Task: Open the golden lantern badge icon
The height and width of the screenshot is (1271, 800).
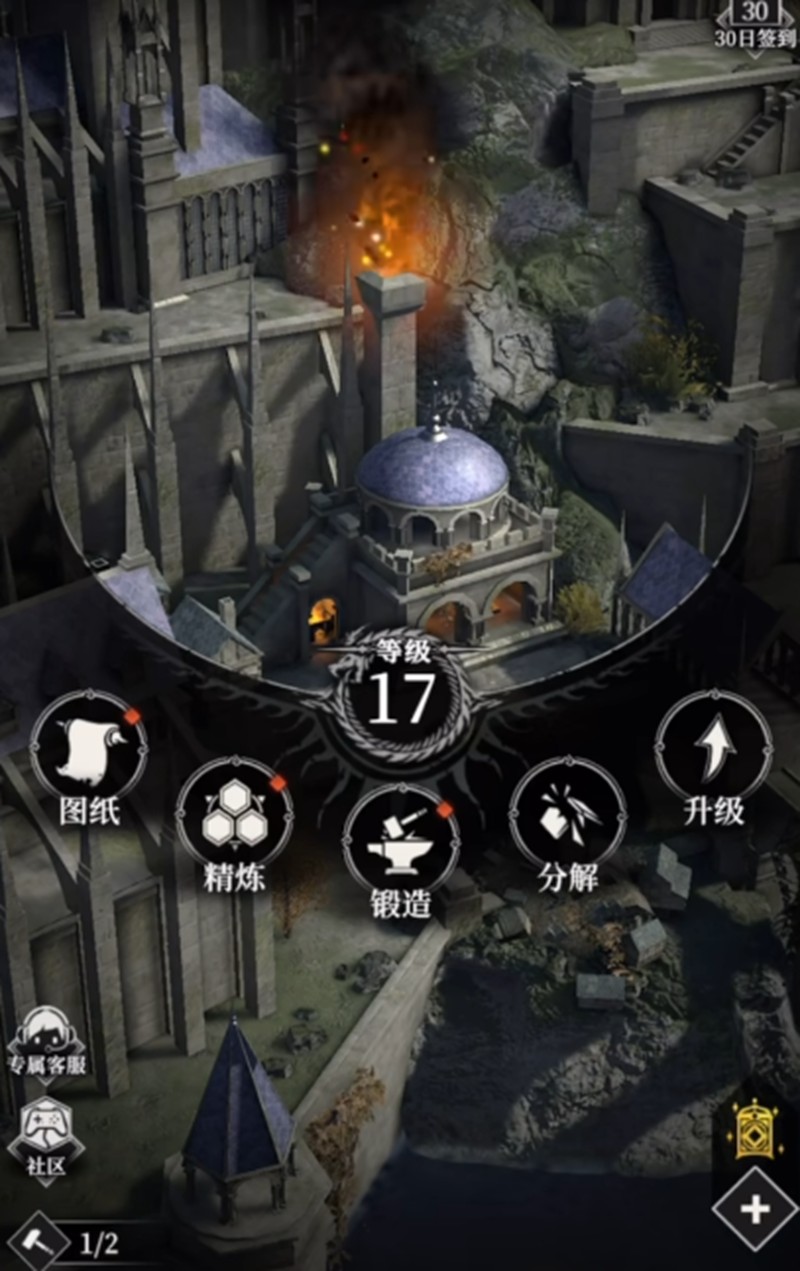Action: [x=758, y=1132]
